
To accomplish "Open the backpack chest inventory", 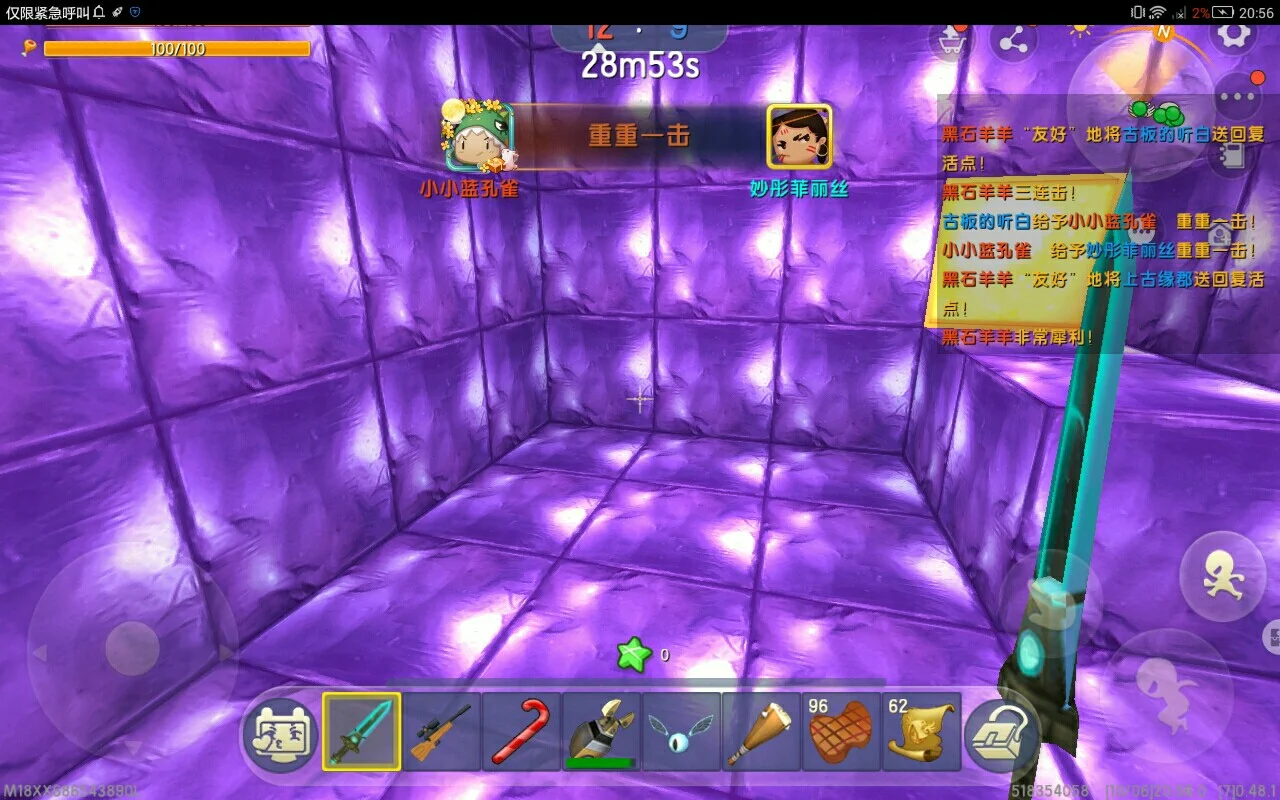I will (x=1003, y=733).
